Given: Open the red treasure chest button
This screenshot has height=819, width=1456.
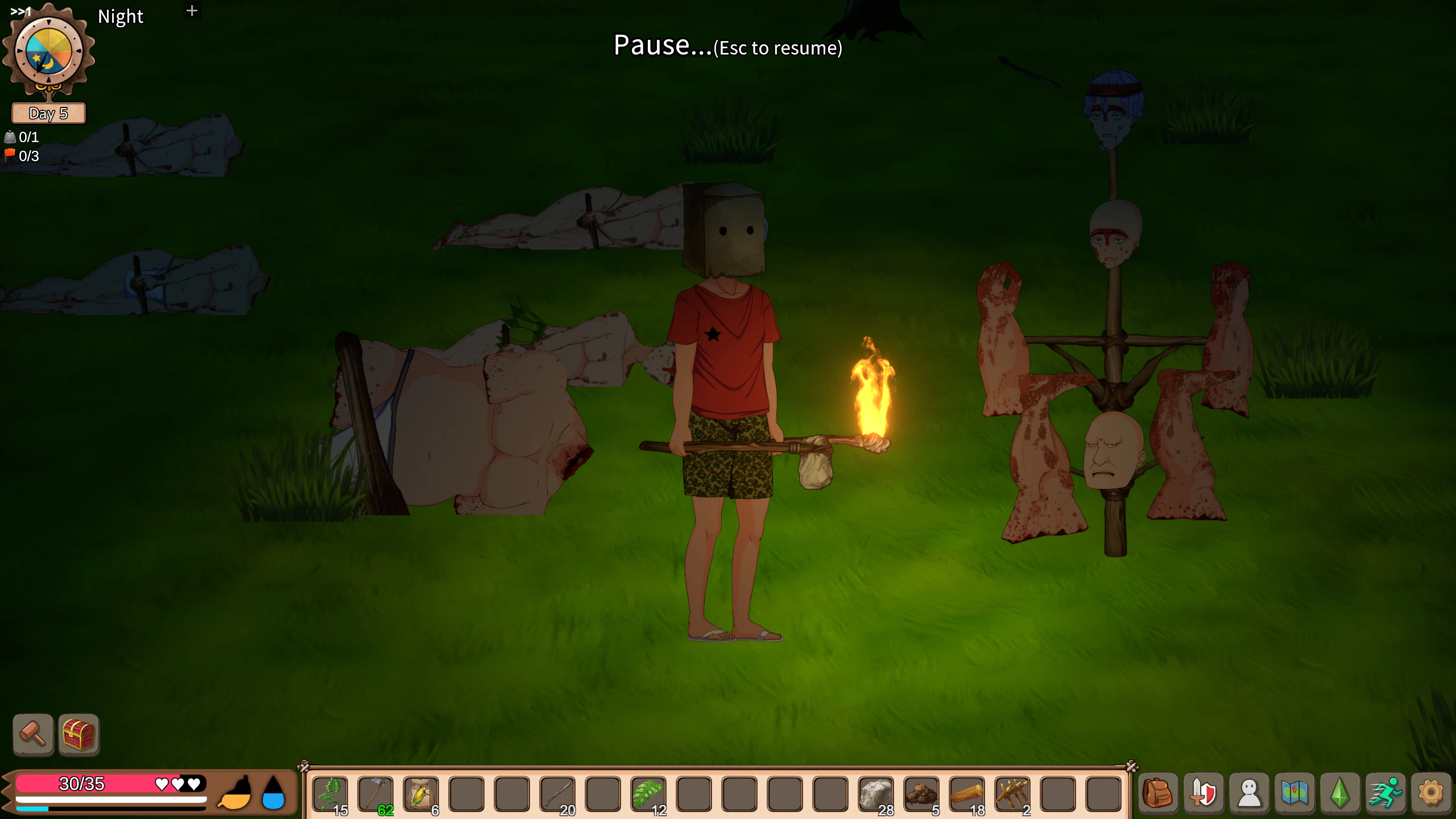Looking at the screenshot, I should (79, 734).
